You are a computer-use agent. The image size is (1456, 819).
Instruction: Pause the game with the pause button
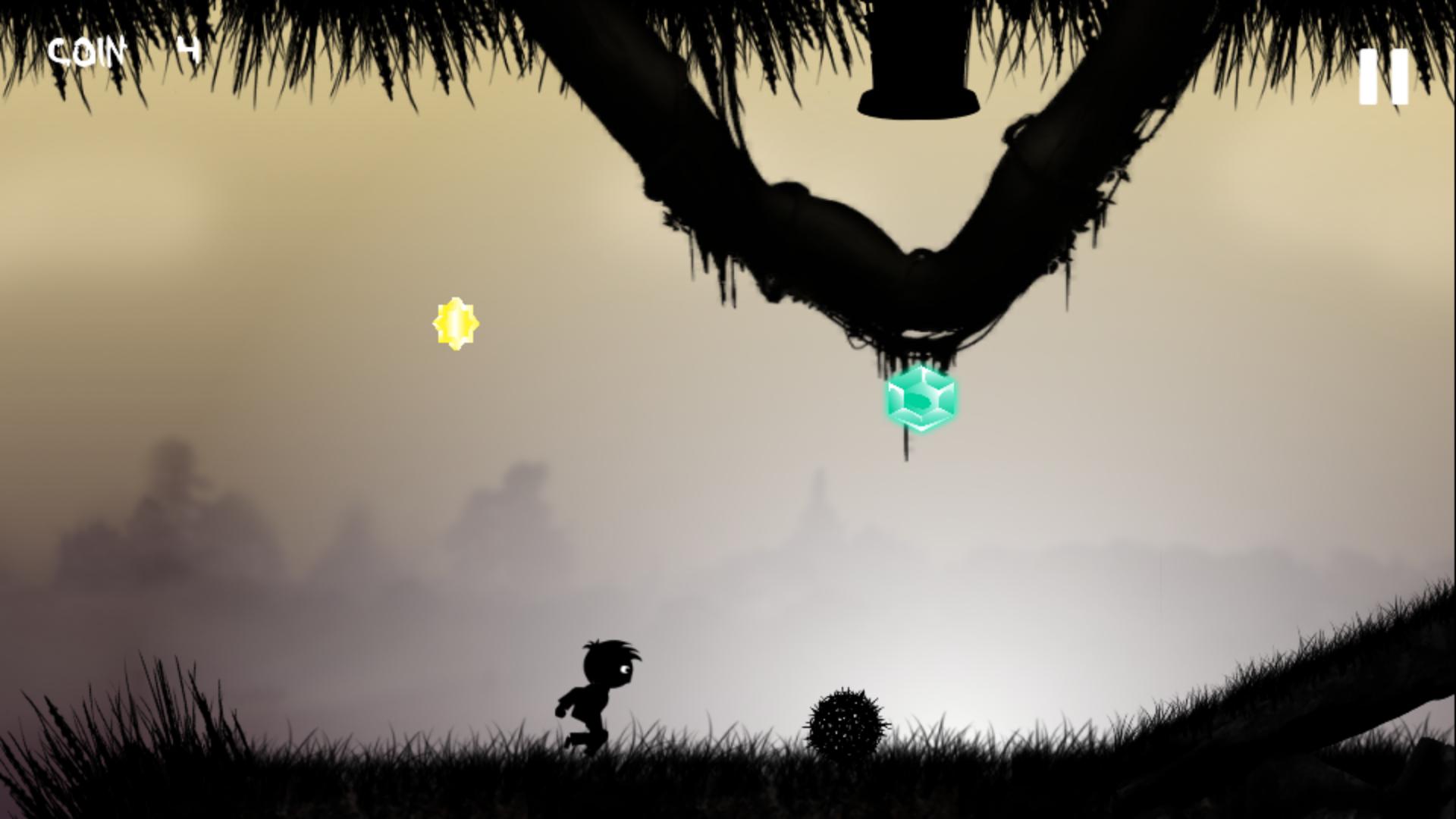1383,77
